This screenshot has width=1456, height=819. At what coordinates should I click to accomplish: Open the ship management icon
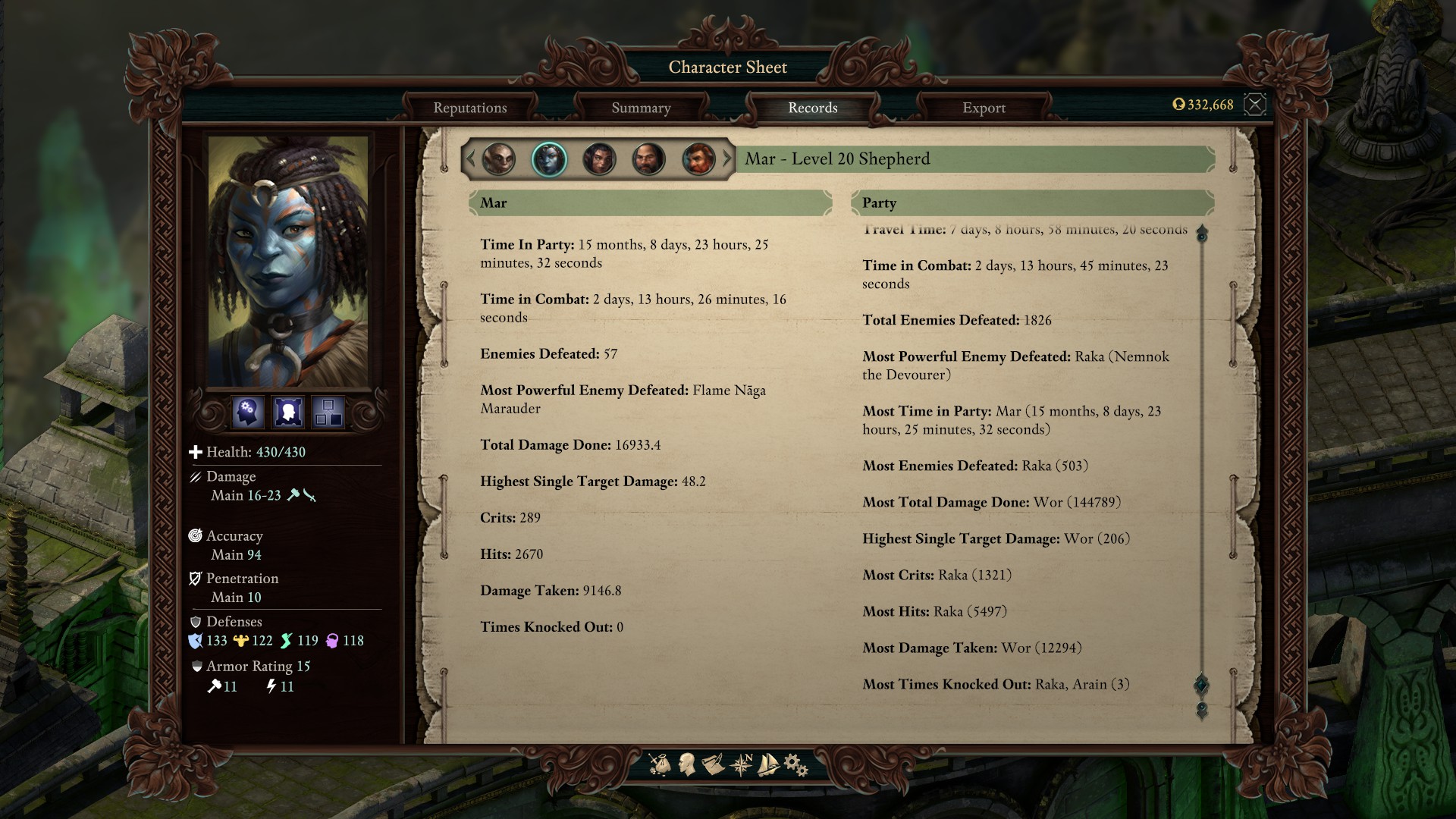(768, 764)
